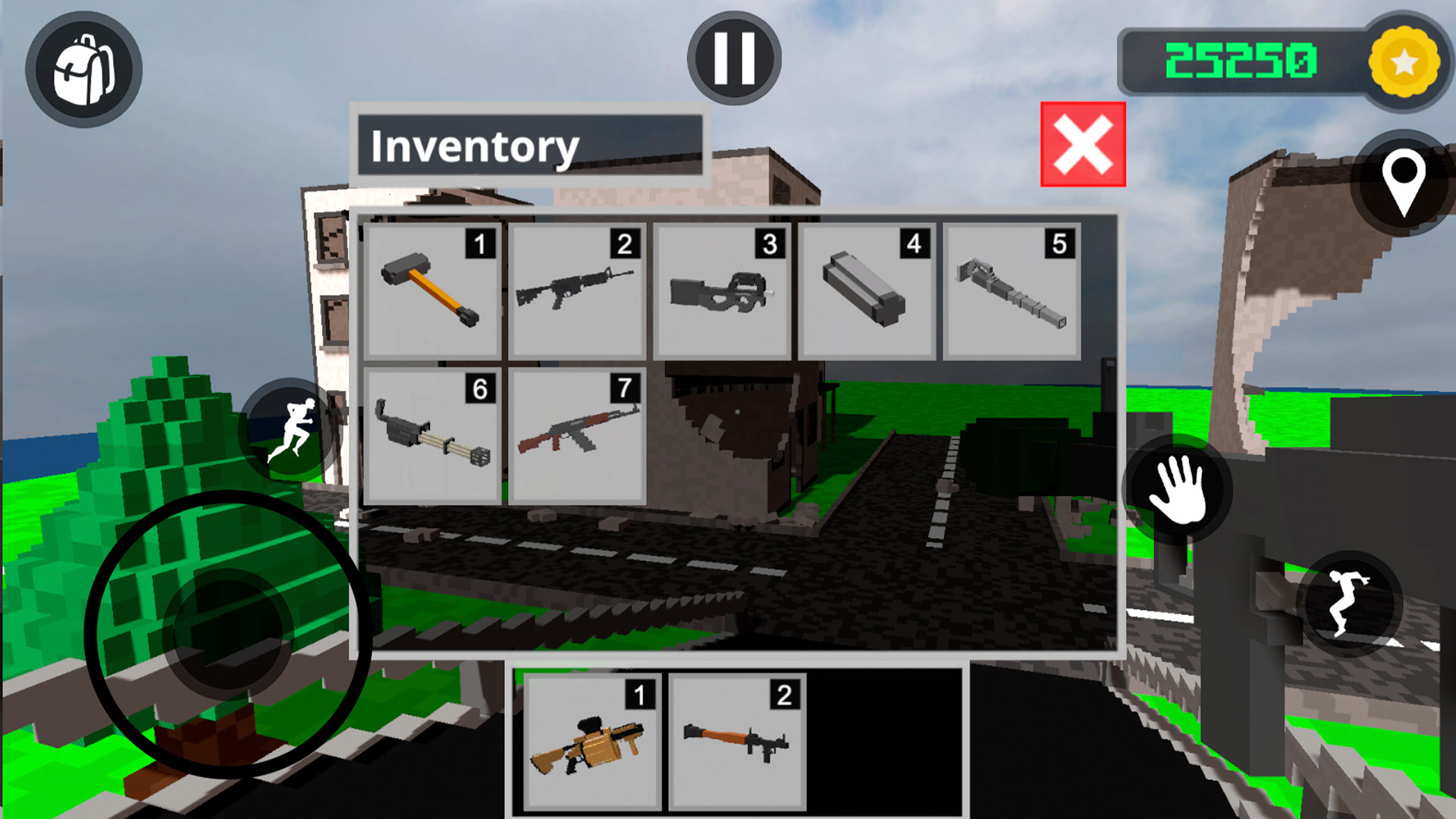Viewport: 1456px width, 819px height.
Task: Pick the P90 submachine gun in slot 3
Action: point(720,292)
